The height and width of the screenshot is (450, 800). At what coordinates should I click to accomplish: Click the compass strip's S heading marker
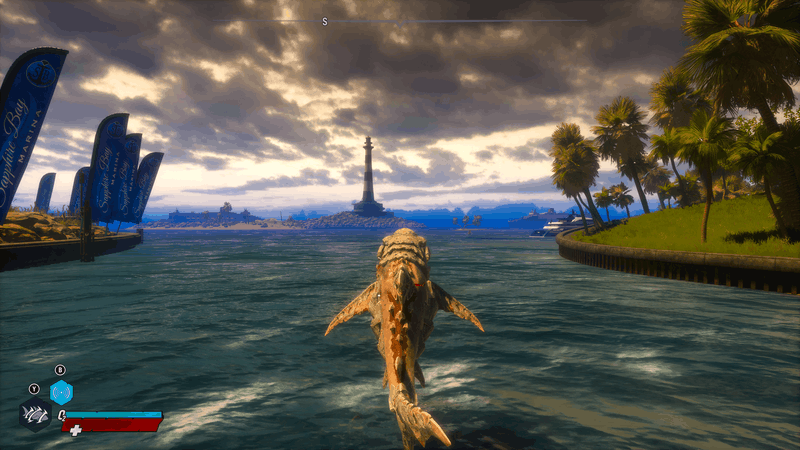coord(325,21)
